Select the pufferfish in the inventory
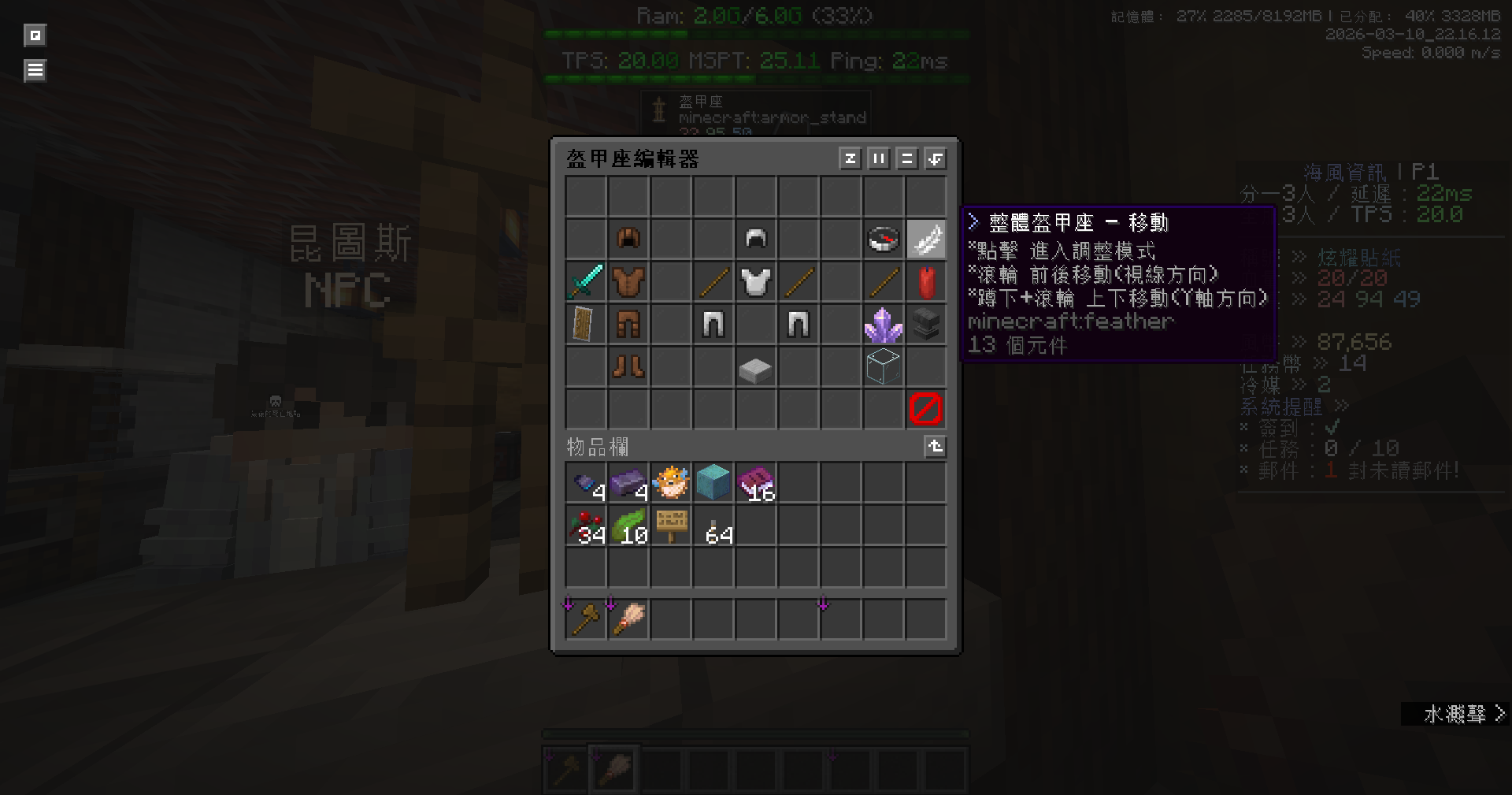 [671, 482]
